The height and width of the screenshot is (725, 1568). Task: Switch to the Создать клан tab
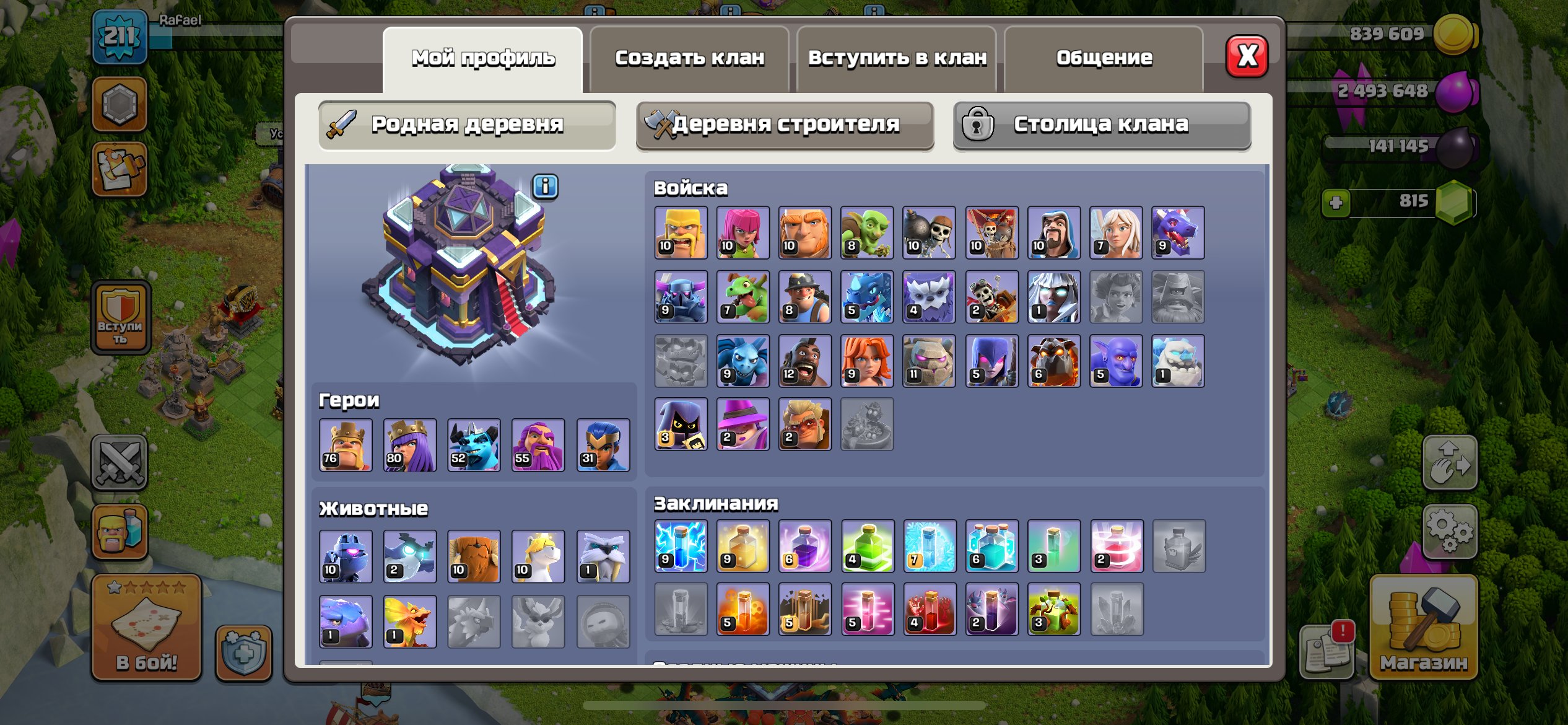click(689, 57)
